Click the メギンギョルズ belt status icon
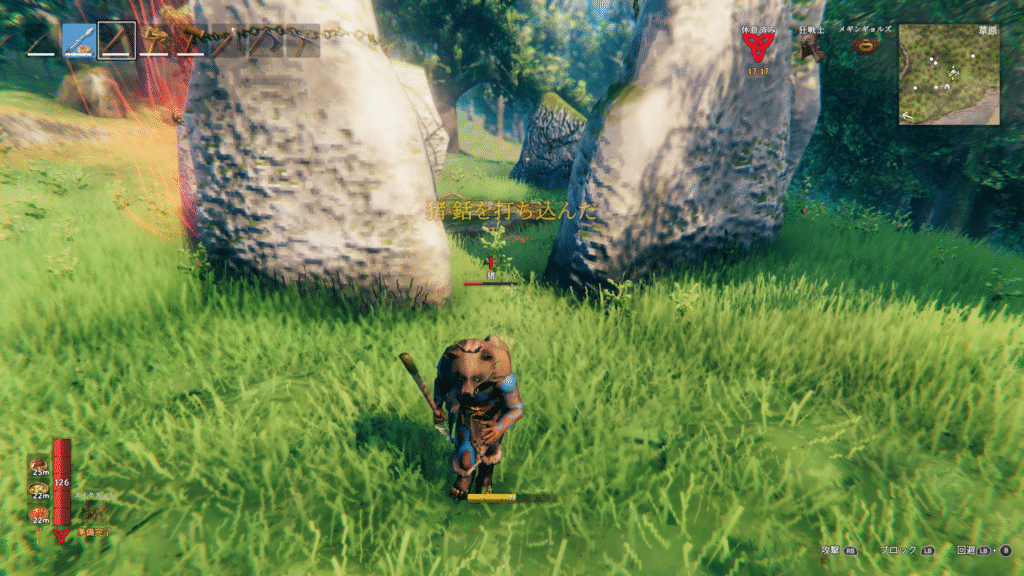 tap(865, 48)
